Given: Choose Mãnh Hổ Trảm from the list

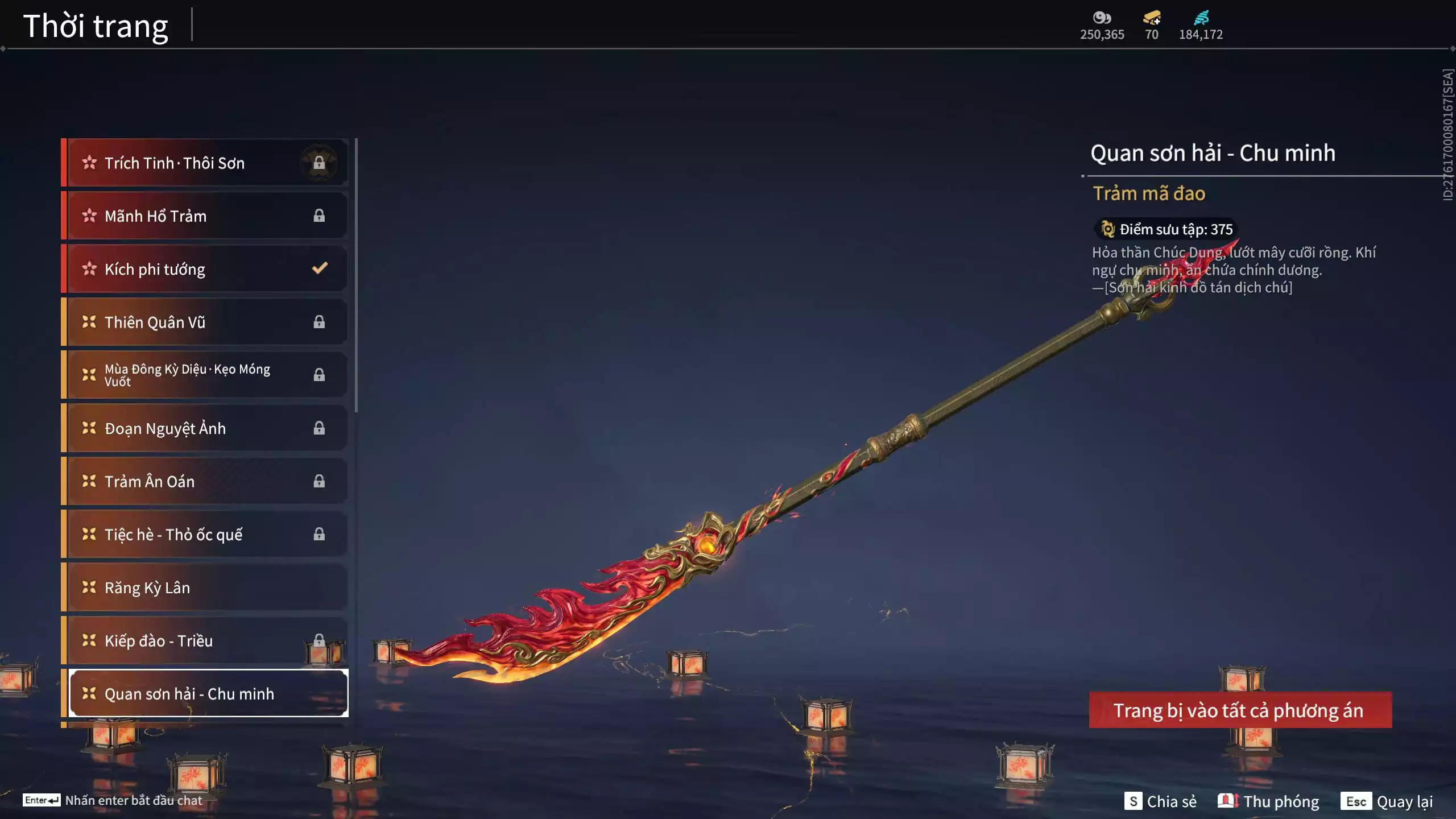Looking at the screenshot, I should (205, 216).
